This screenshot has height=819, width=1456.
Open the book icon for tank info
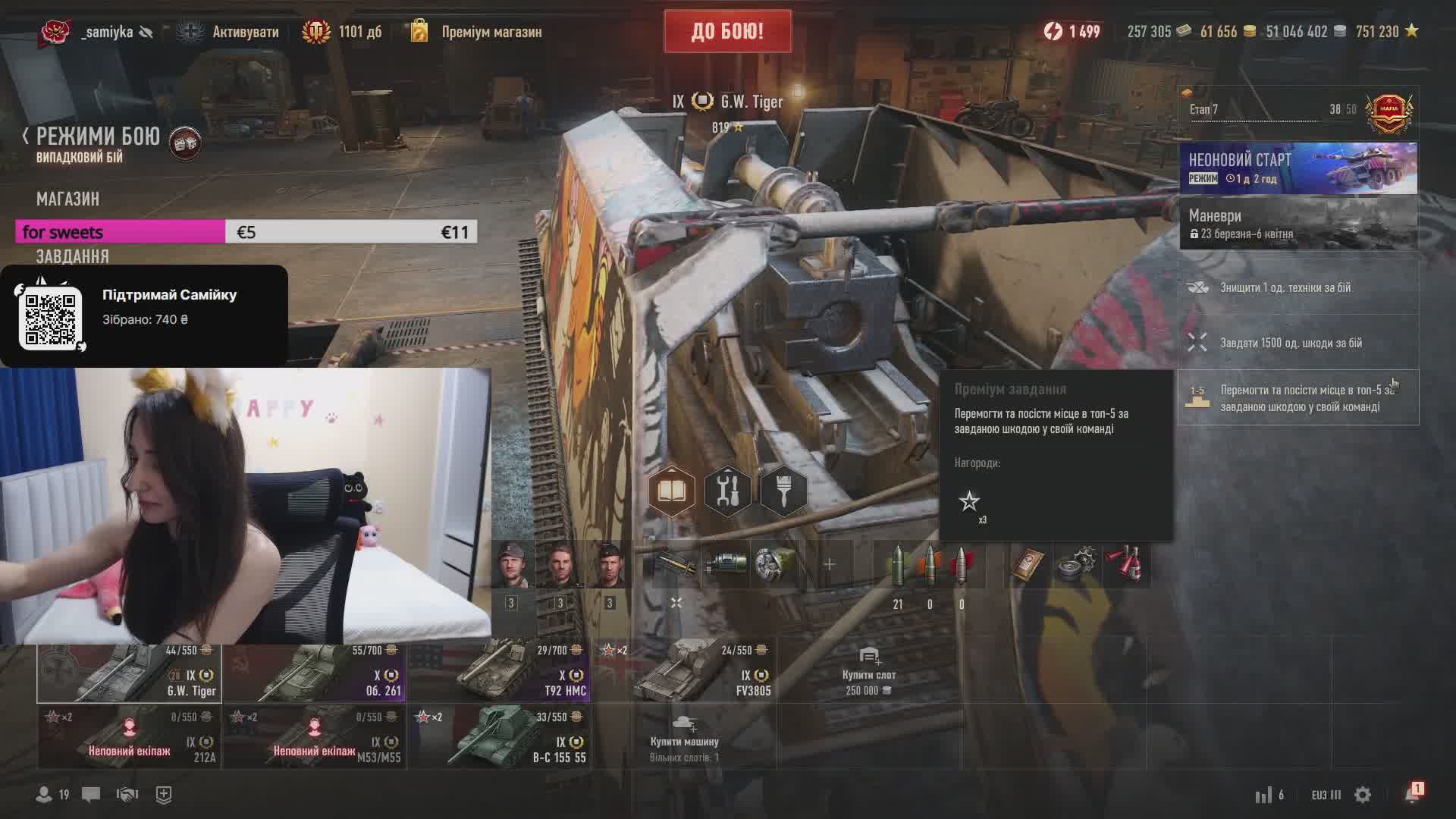(671, 491)
